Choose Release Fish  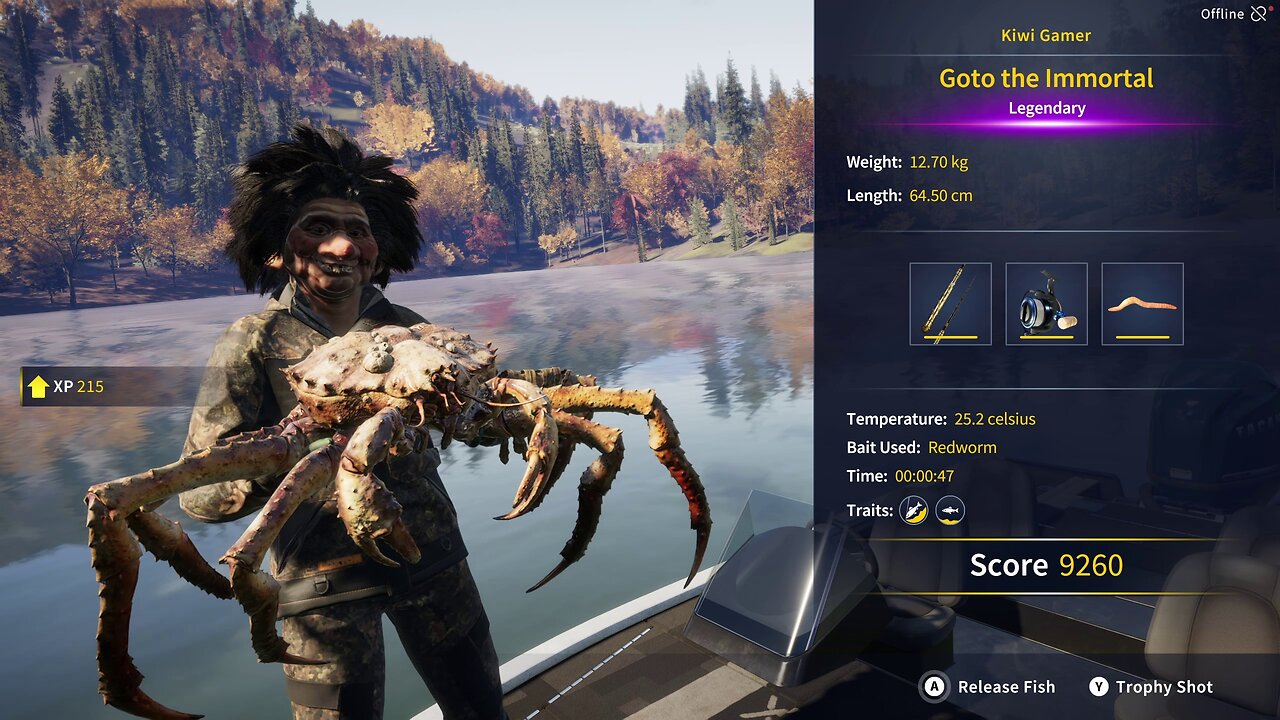[990, 687]
